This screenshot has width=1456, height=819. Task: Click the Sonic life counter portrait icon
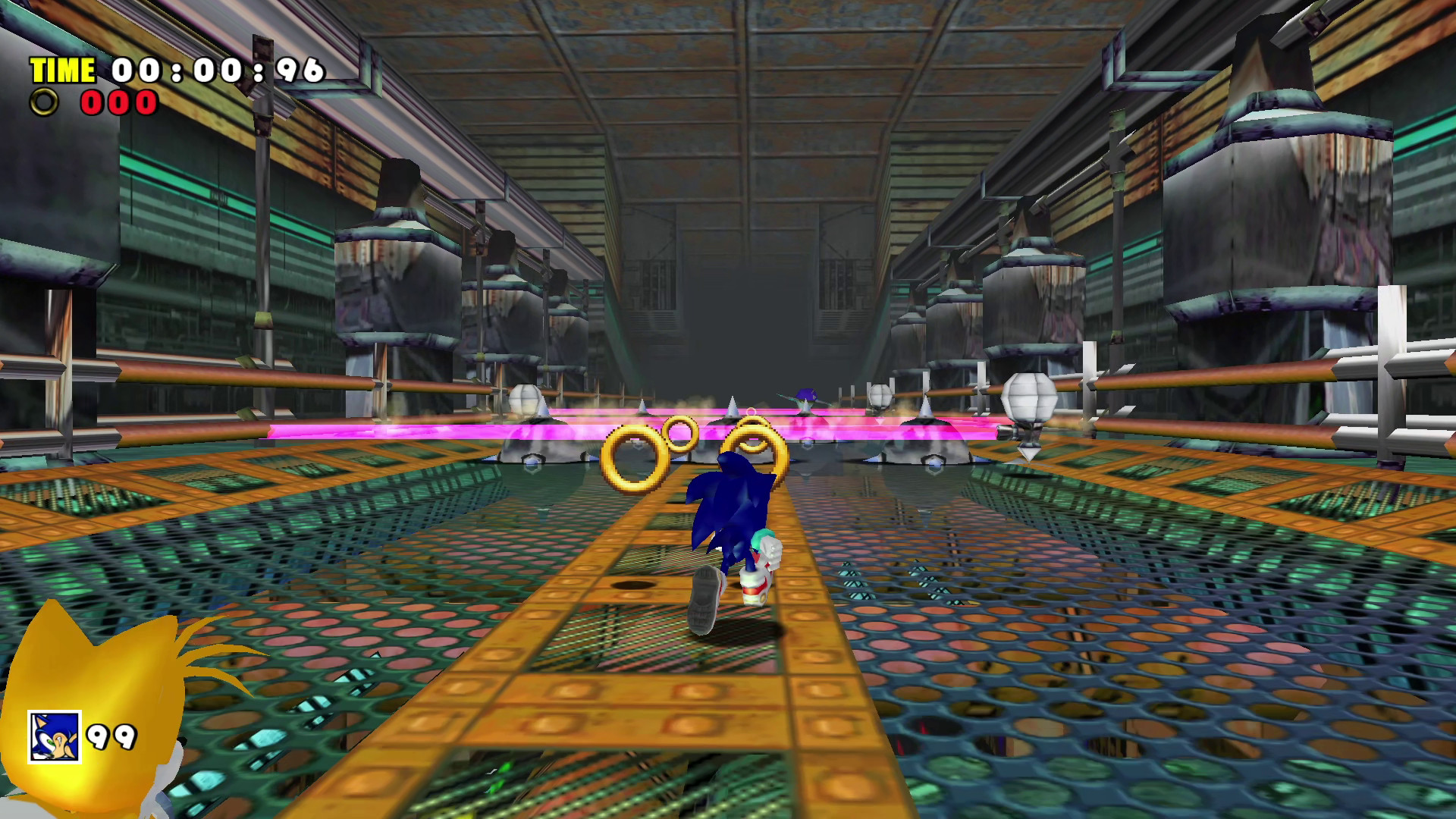[x=53, y=735]
